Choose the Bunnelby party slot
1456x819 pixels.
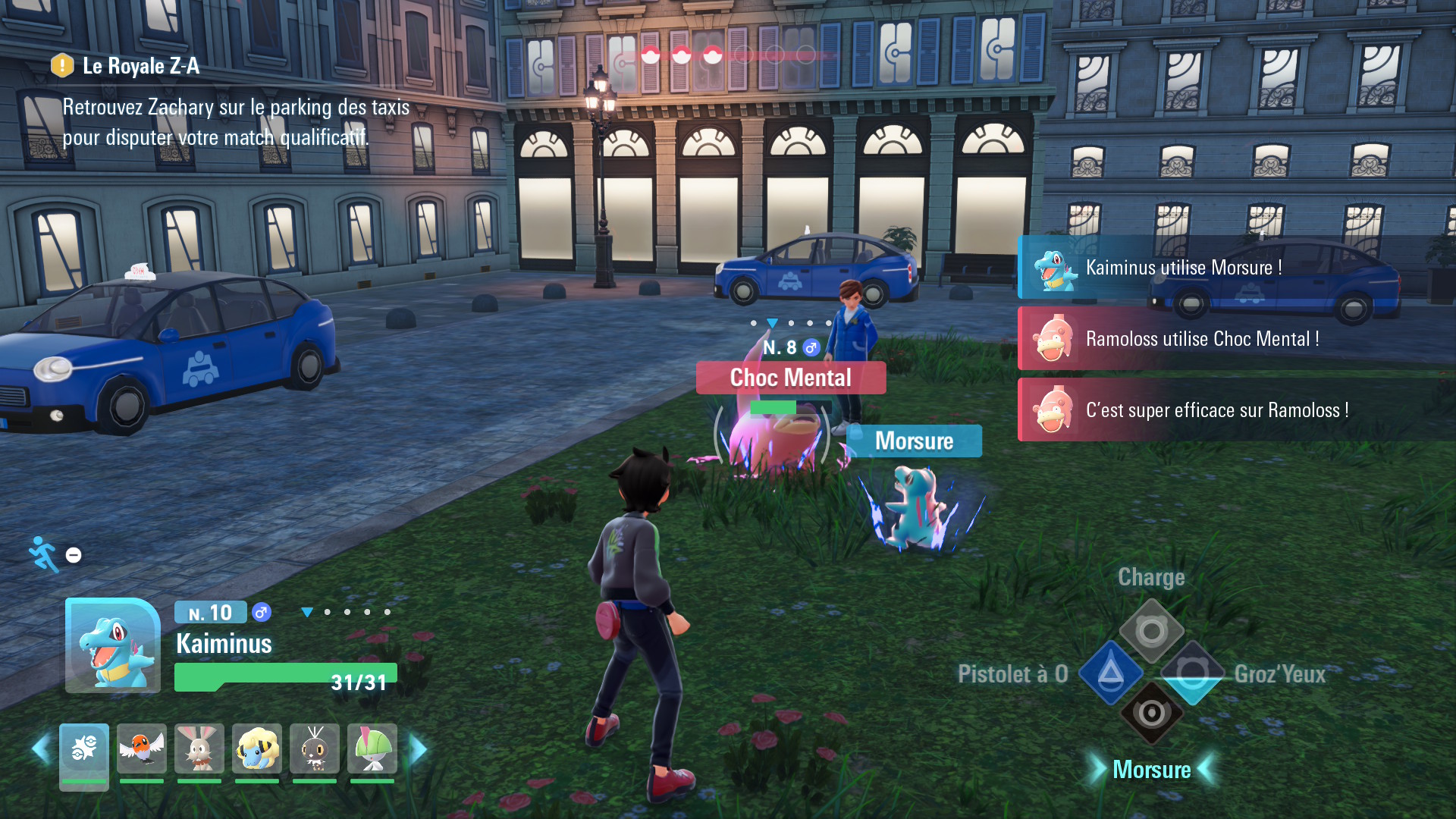pyautogui.click(x=199, y=749)
